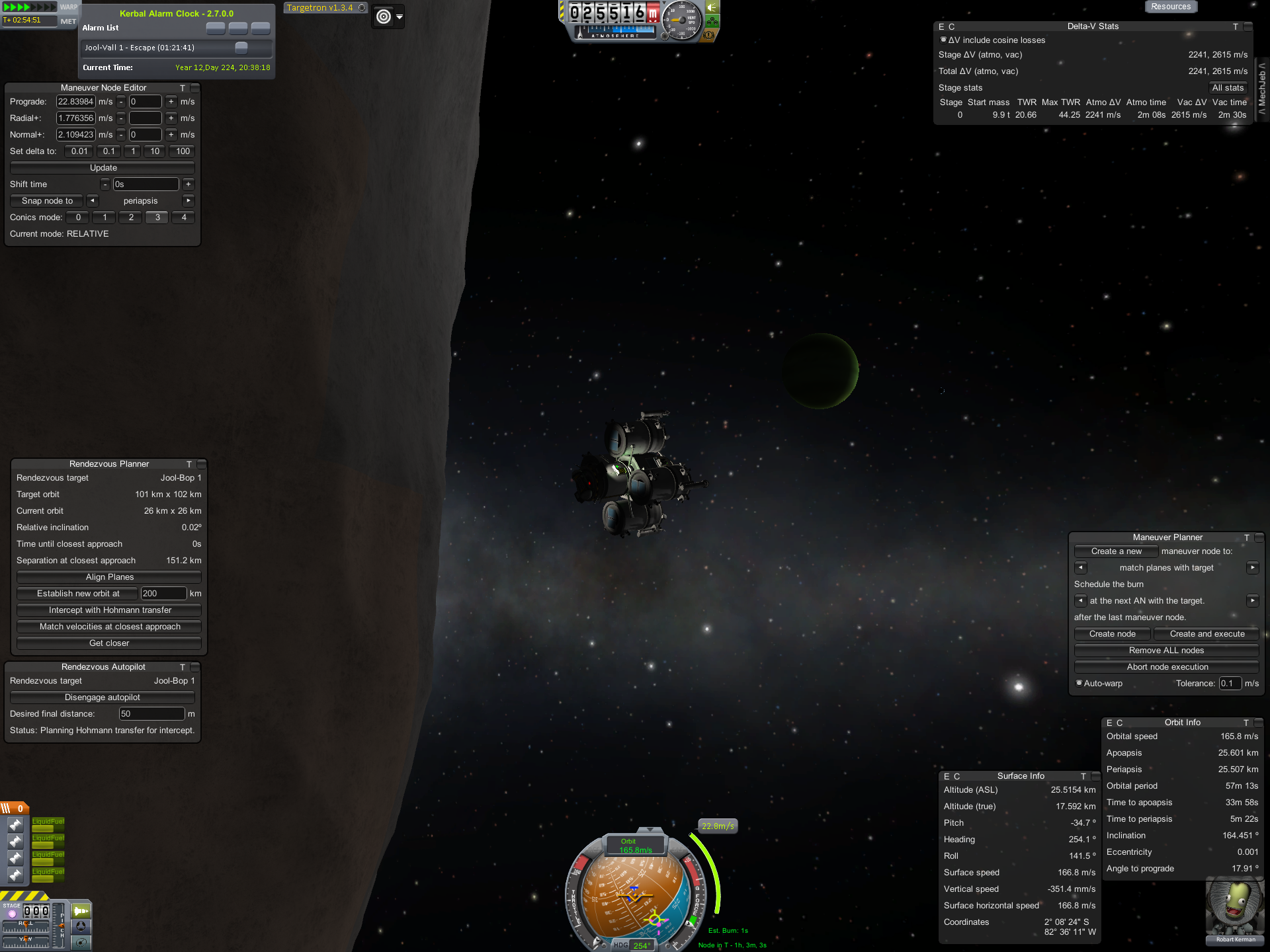Remove ALL maneuver nodes
Viewport: 1270px width, 952px height.
click(1166, 651)
